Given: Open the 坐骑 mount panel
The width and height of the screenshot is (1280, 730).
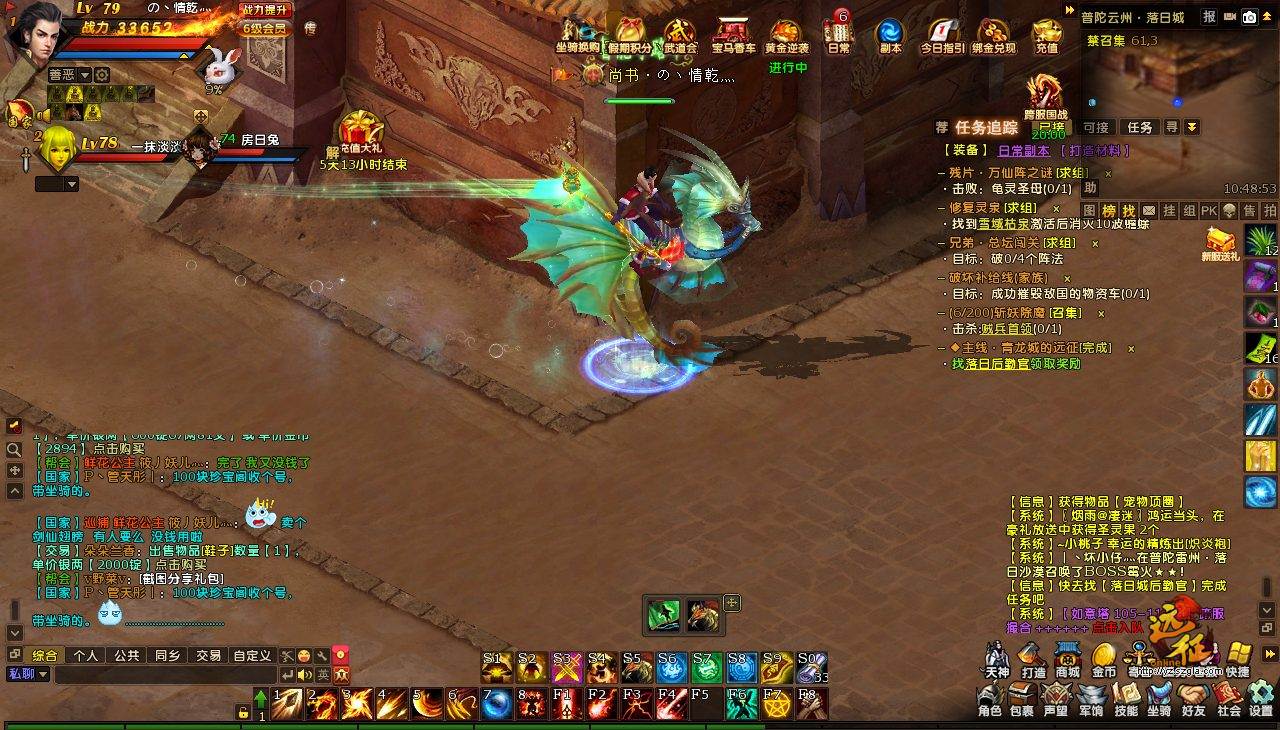Looking at the screenshot, I should point(1159,697).
